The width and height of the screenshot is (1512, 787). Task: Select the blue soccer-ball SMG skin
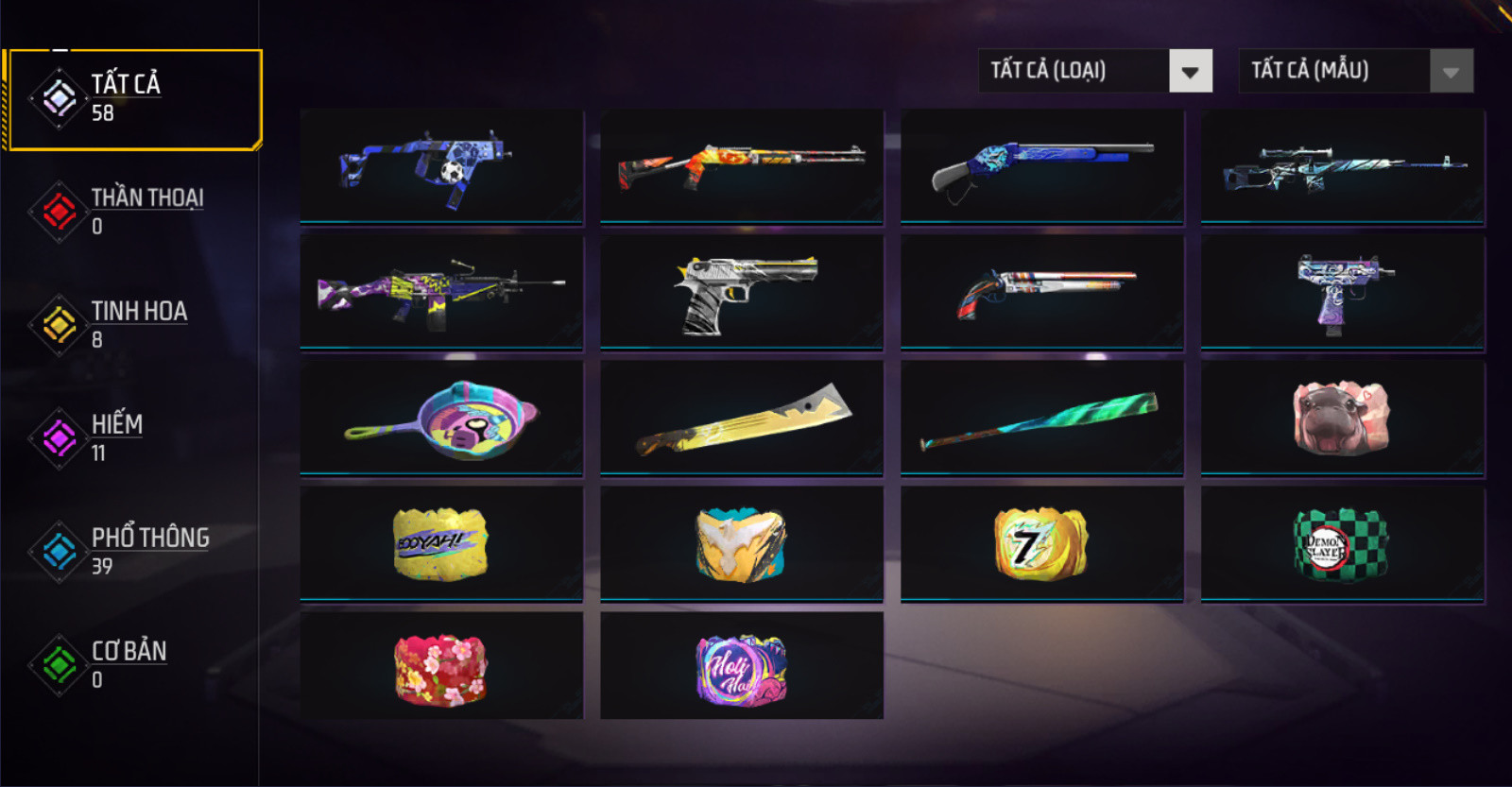(x=441, y=166)
